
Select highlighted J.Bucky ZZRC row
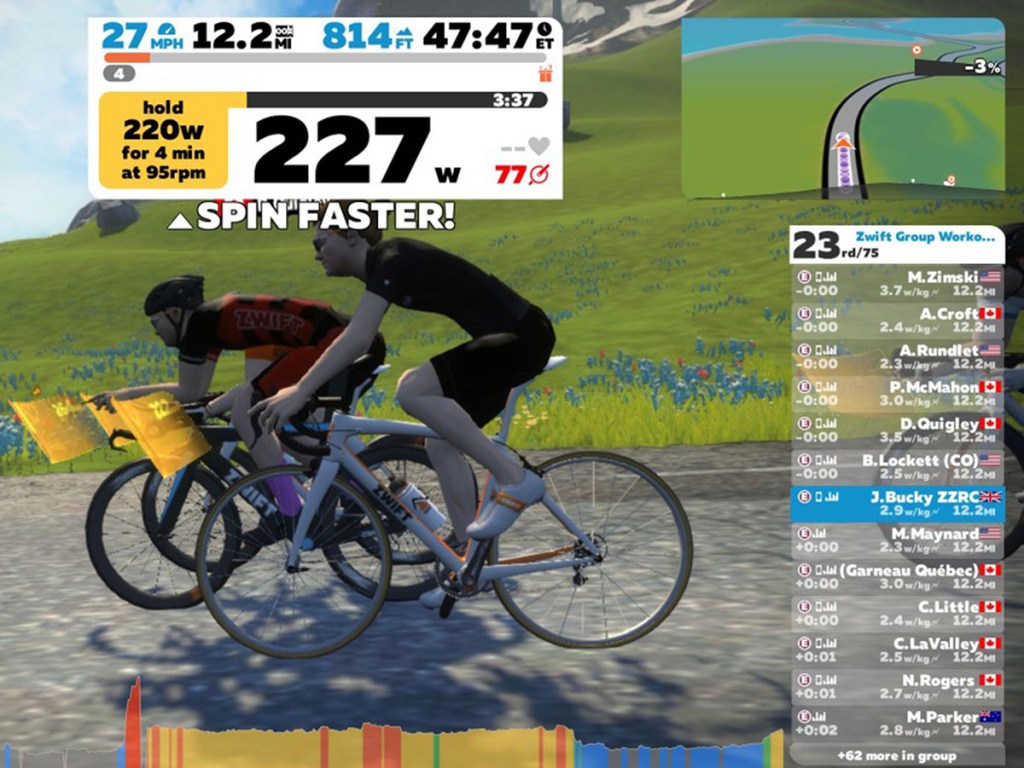(897, 504)
